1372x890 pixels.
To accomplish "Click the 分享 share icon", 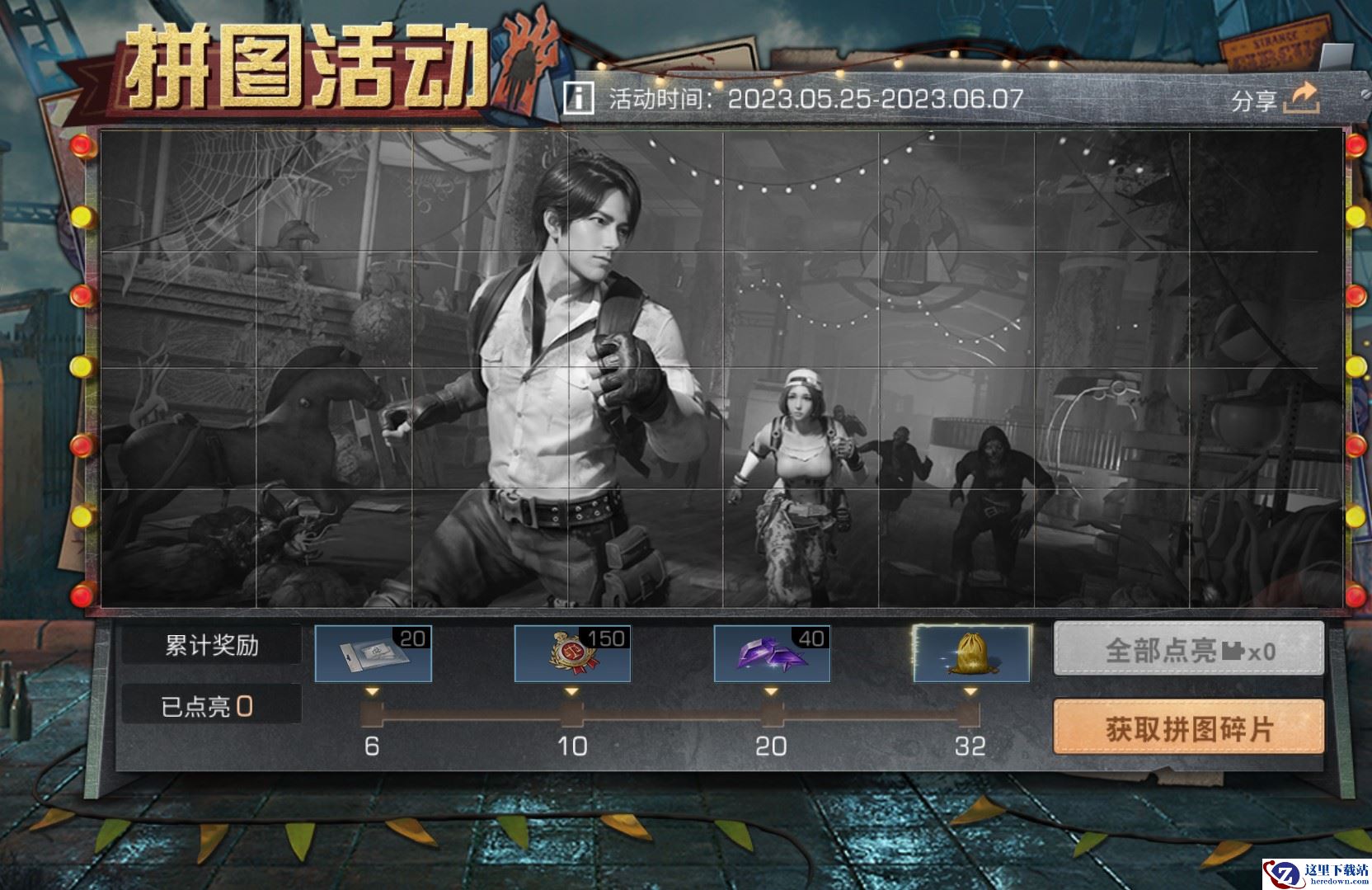I will tap(1301, 97).
